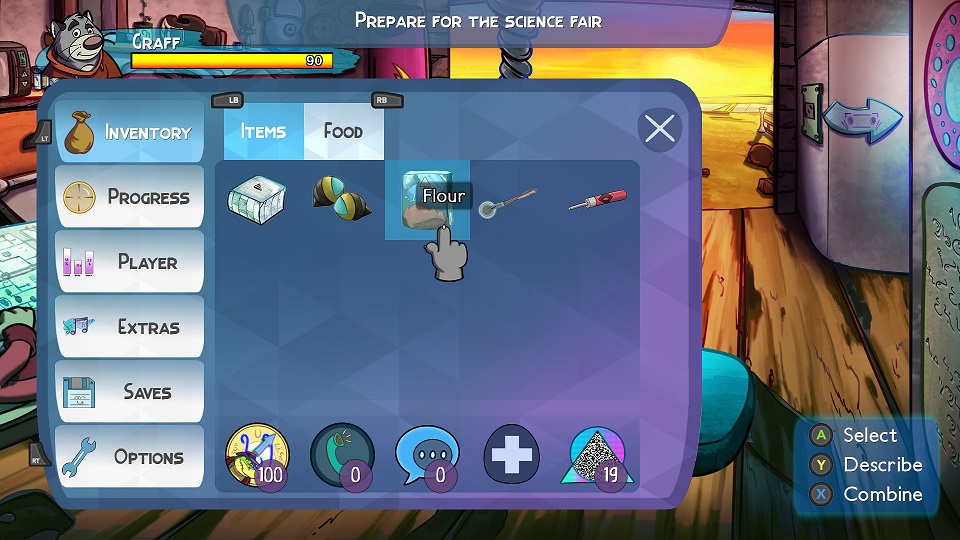960x540 pixels.
Task: Click the white plus sign icon
Action: 512,457
